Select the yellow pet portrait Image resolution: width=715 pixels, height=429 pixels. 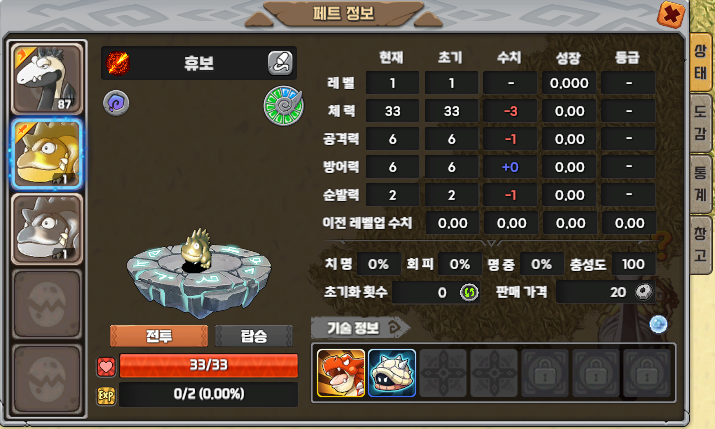tap(46, 155)
